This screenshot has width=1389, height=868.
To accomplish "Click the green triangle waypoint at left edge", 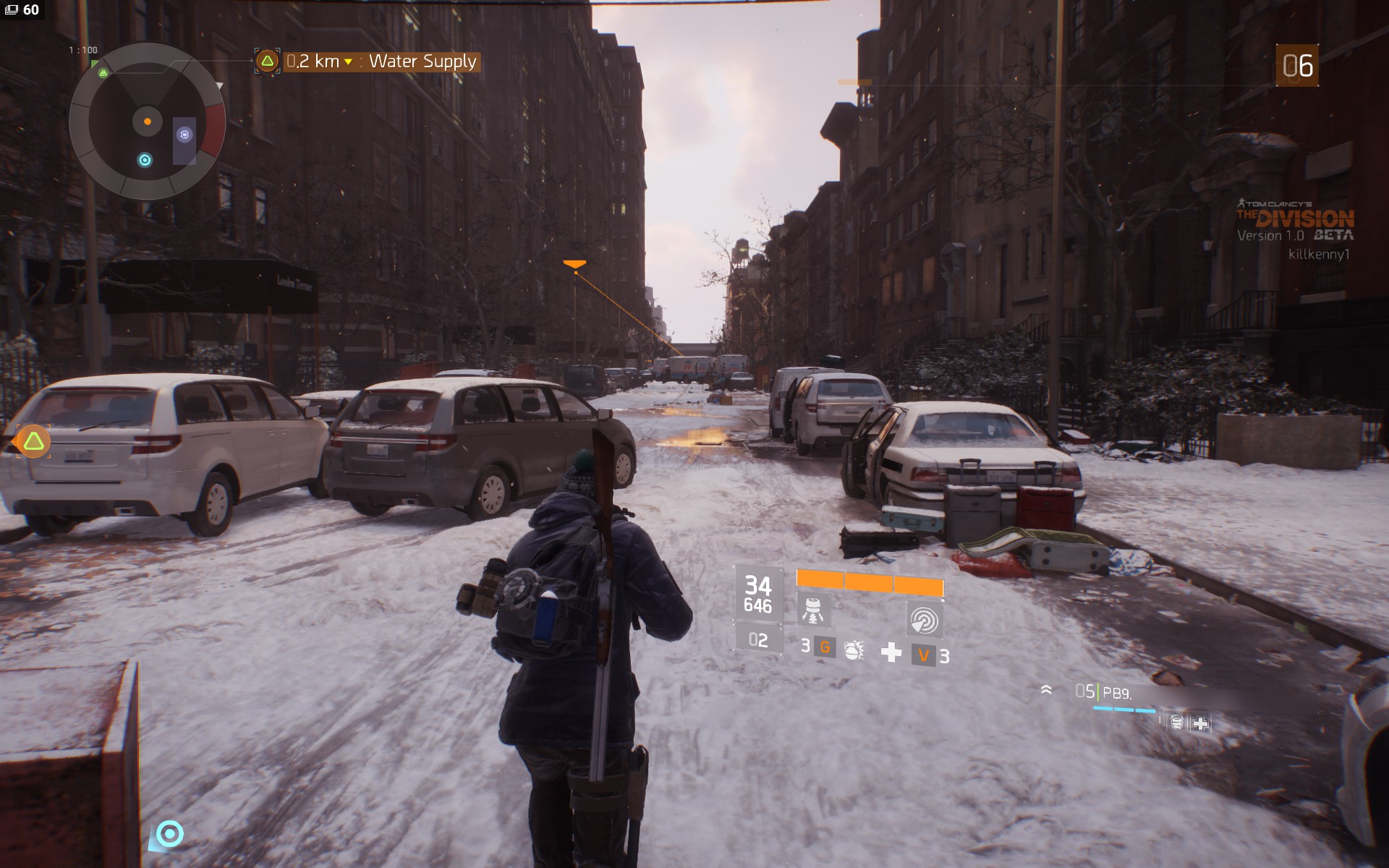I will (x=33, y=441).
